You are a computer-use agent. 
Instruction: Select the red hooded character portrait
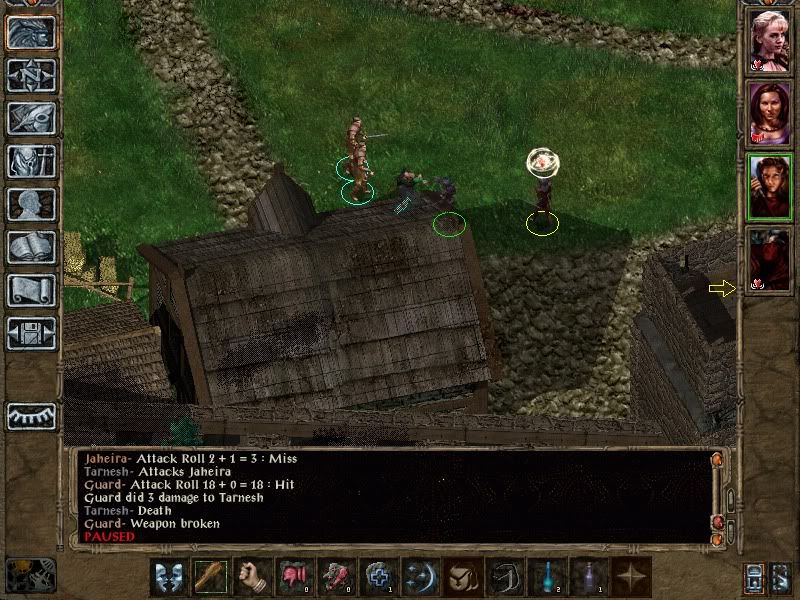(x=770, y=259)
